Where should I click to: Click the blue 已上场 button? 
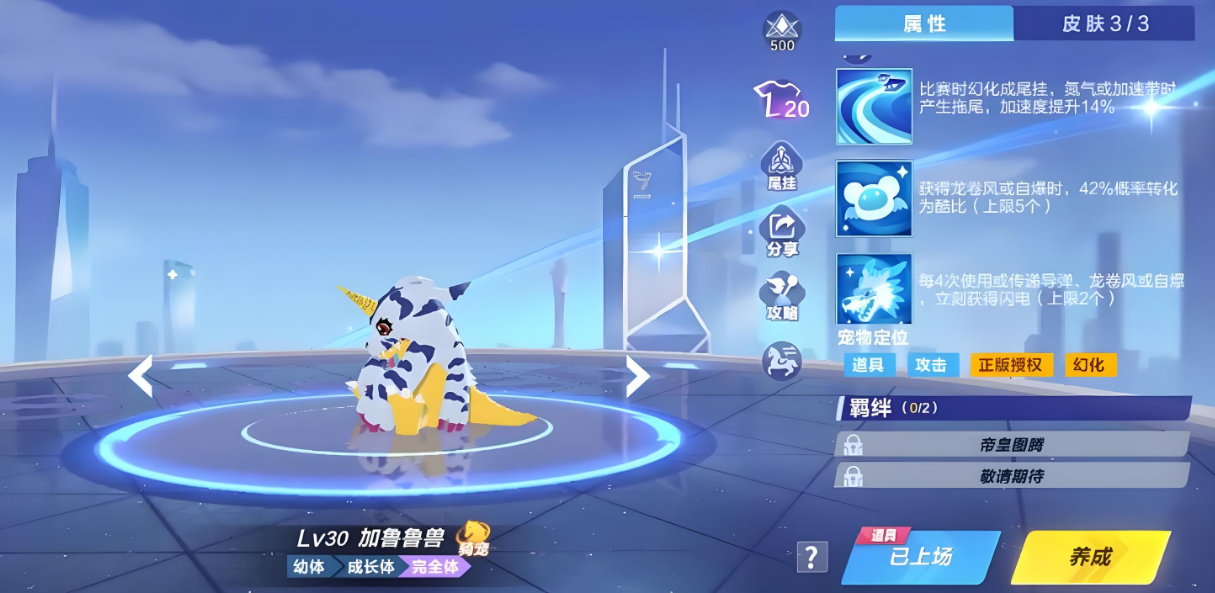[920, 557]
